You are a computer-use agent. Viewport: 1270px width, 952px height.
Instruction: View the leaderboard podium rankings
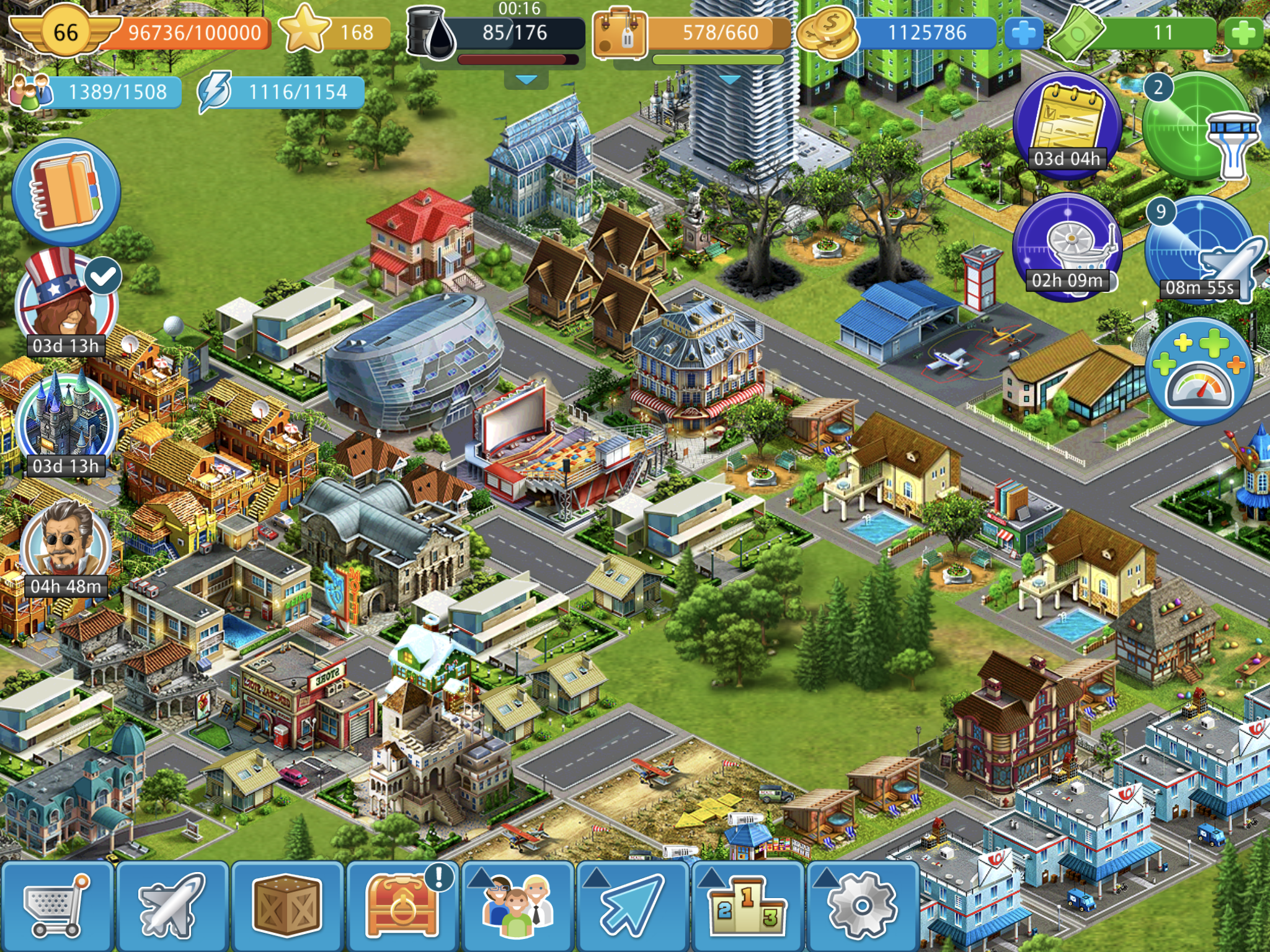point(747,906)
